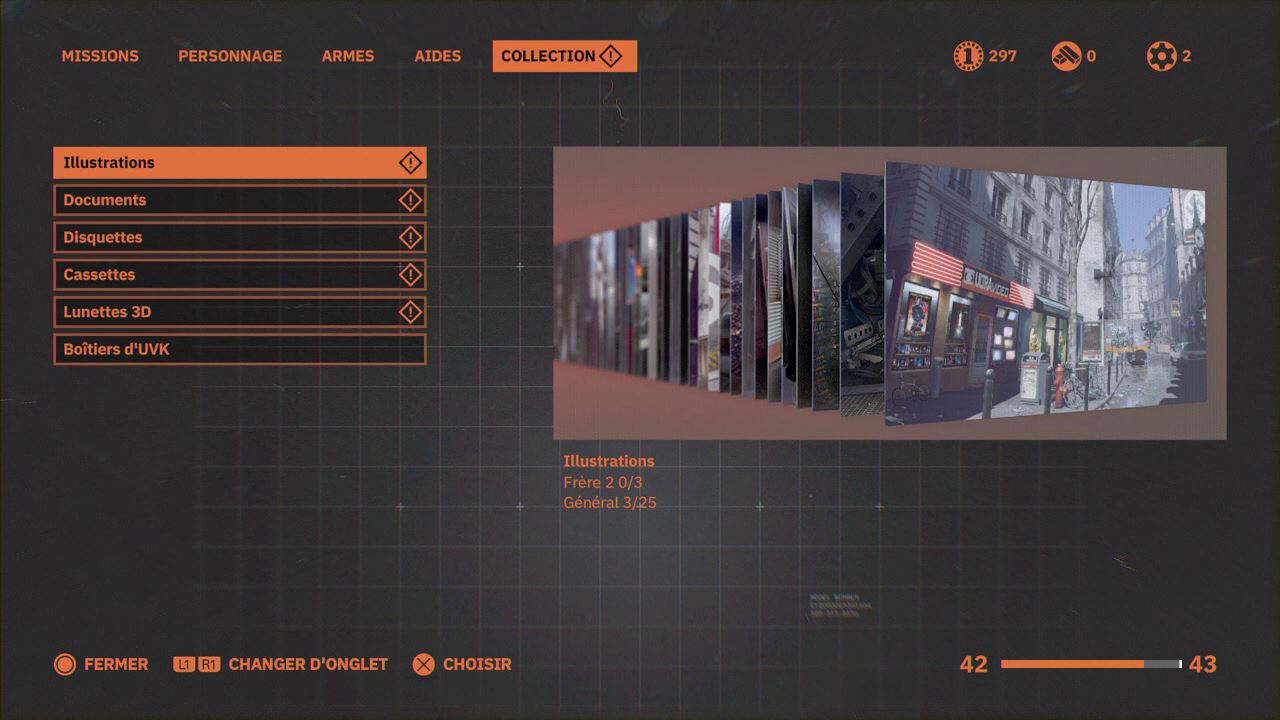This screenshot has height=720, width=1280.
Task: Select the Collection tab
Action: point(564,56)
